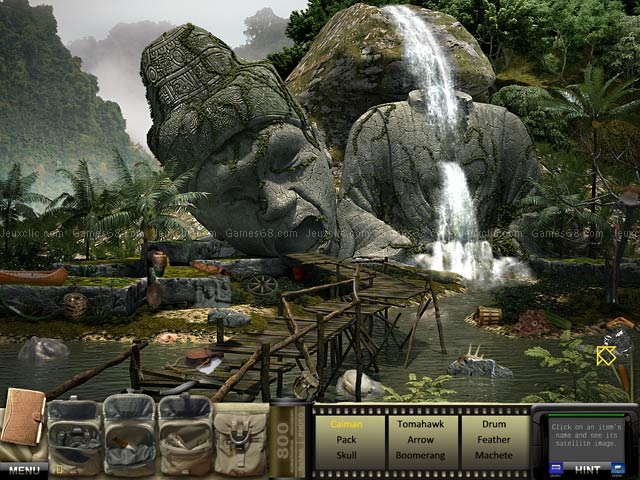Use the HINT button
The height and width of the screenshot is (480, 640).
[589, 468]
